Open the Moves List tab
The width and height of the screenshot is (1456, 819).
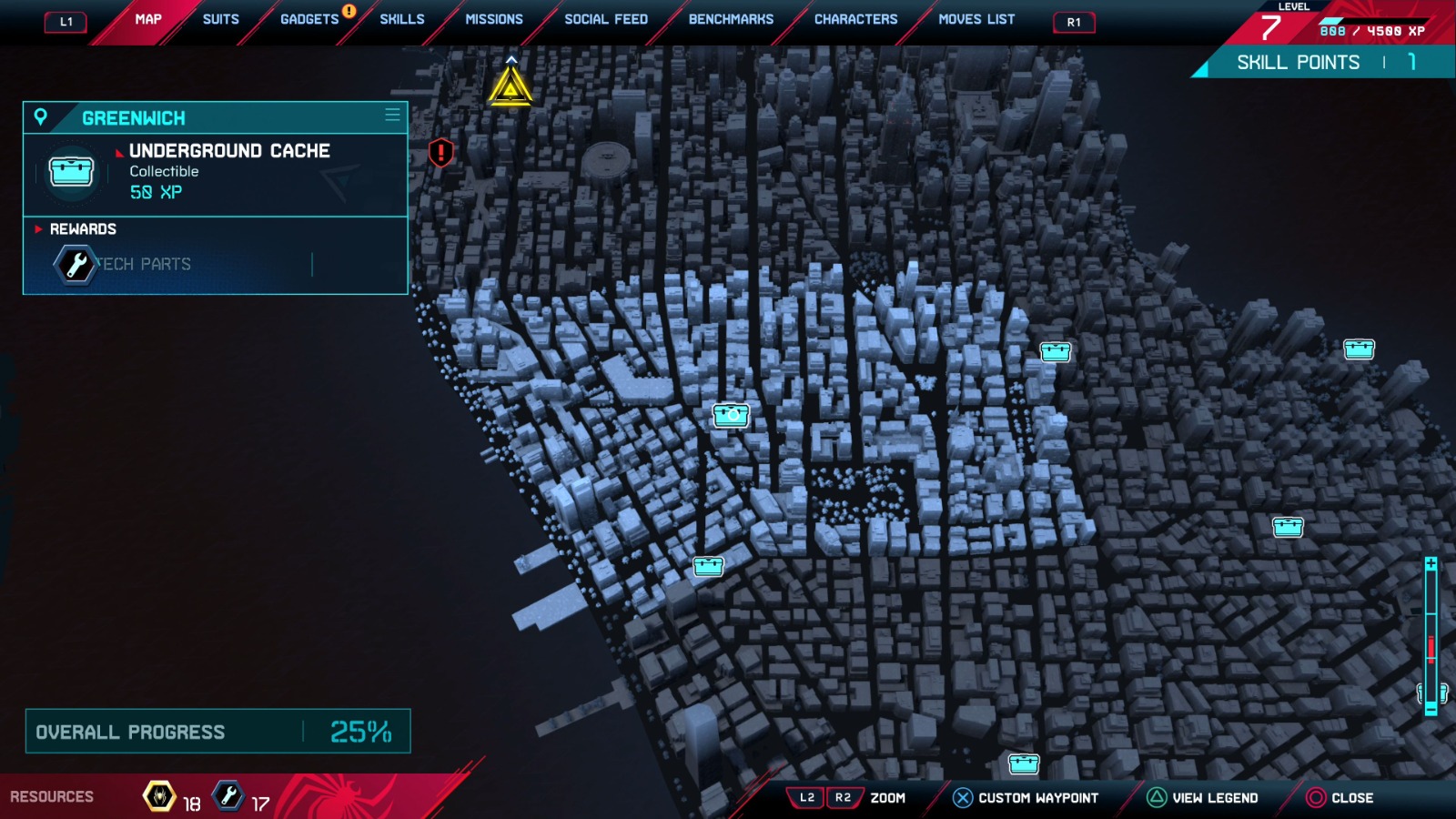976,19
